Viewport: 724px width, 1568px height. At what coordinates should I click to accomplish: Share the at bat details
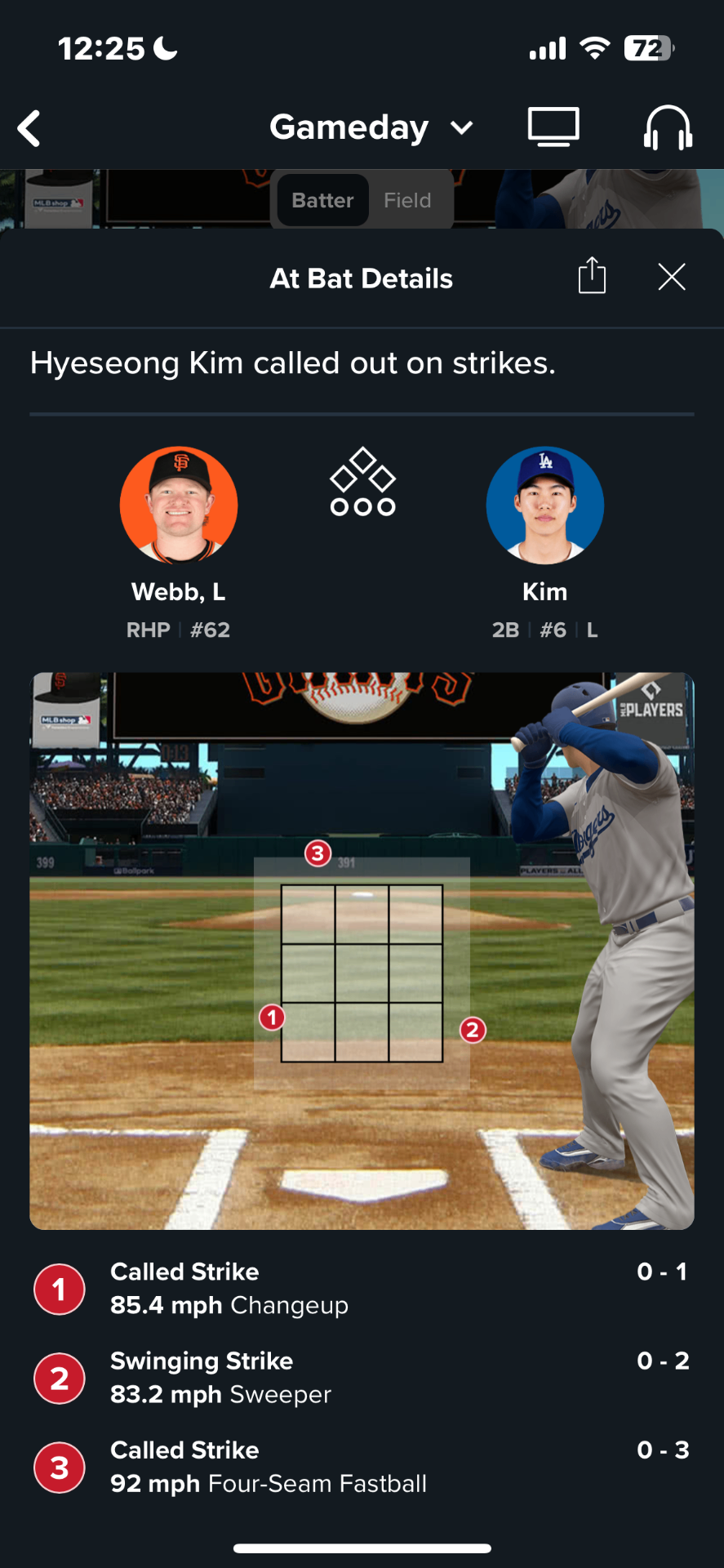click(x=592, y=275)
